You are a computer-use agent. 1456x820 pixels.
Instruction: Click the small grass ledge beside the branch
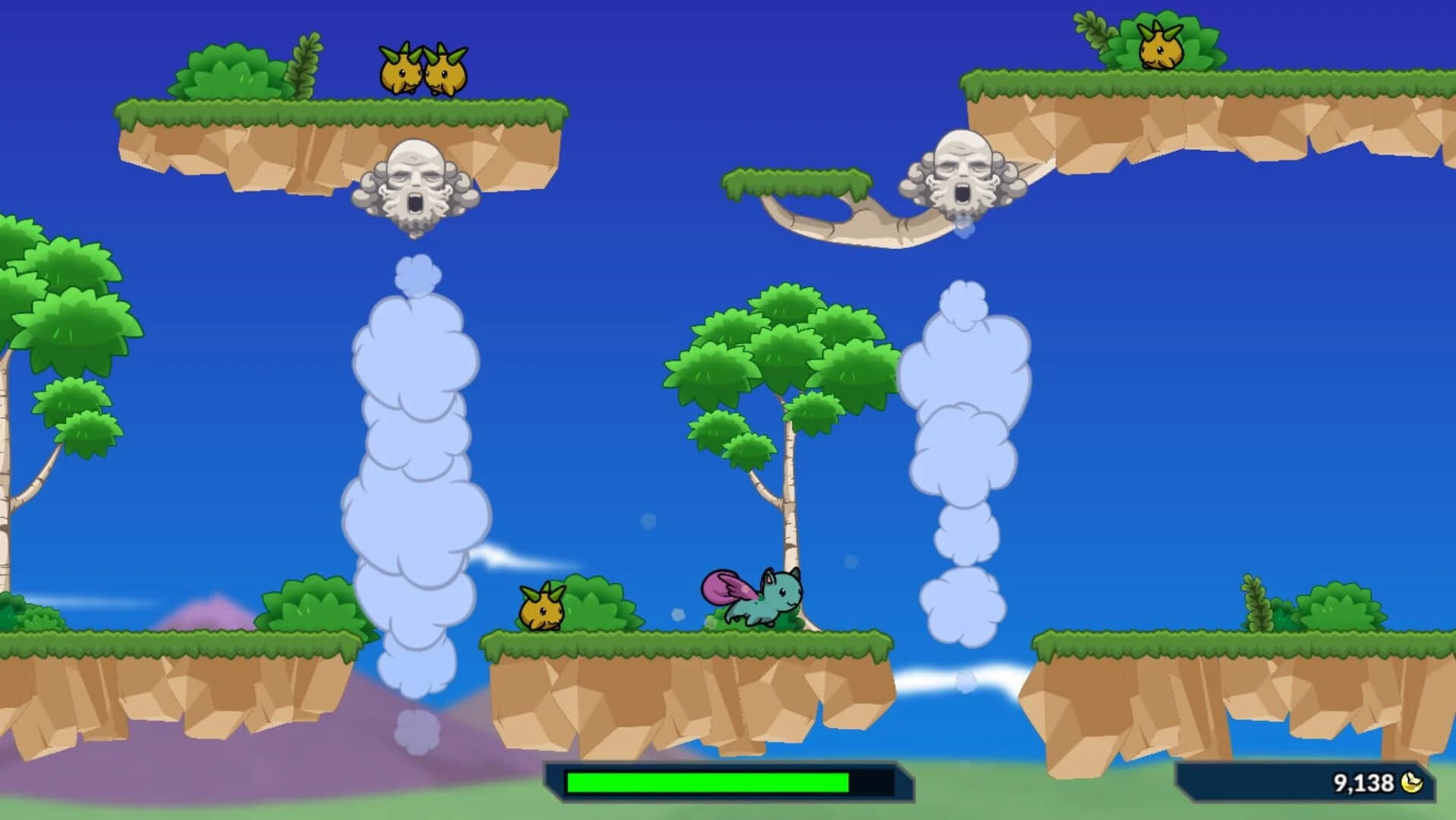[x=797, y=181]
